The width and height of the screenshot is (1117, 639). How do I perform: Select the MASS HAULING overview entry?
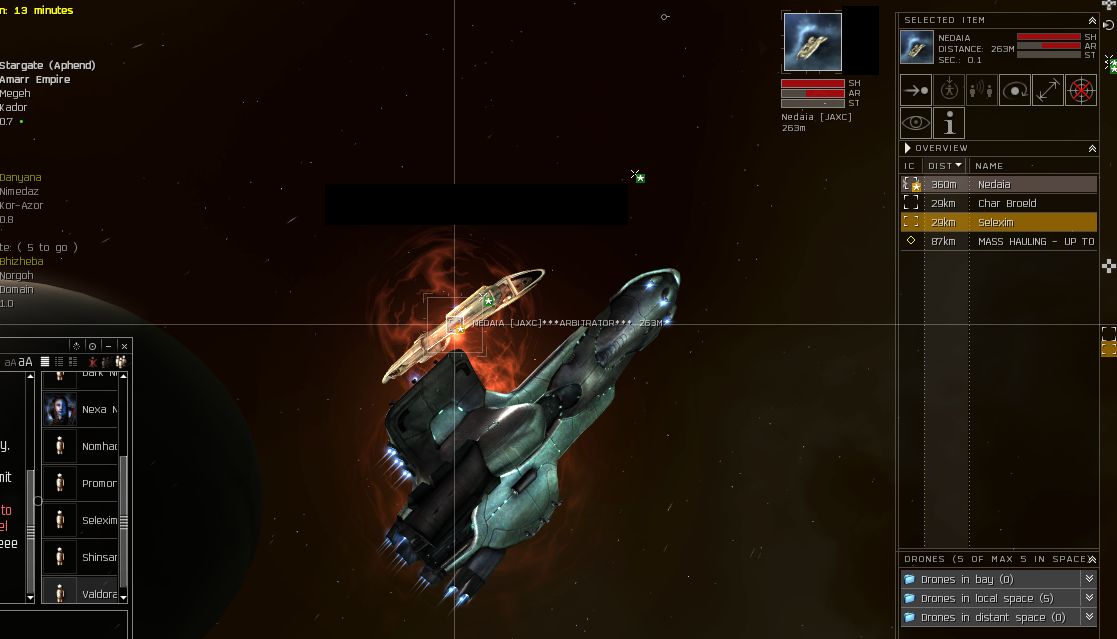[998, 241]
